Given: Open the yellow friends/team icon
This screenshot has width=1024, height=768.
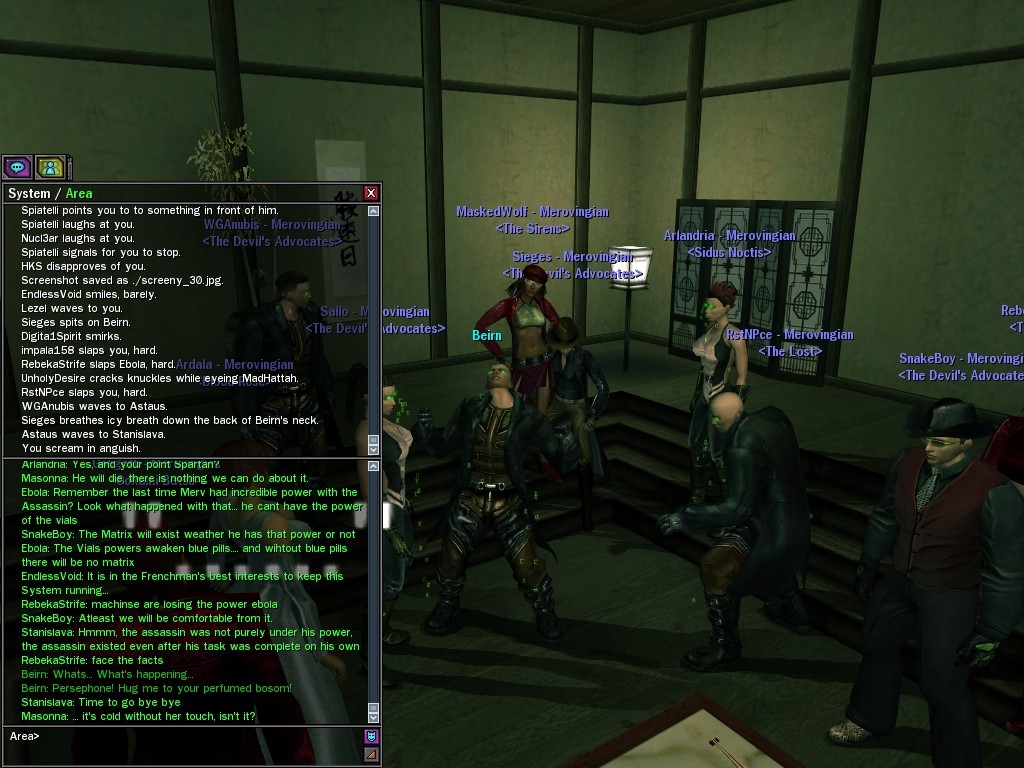Looking at the screenshot, I should click(49, 167).
